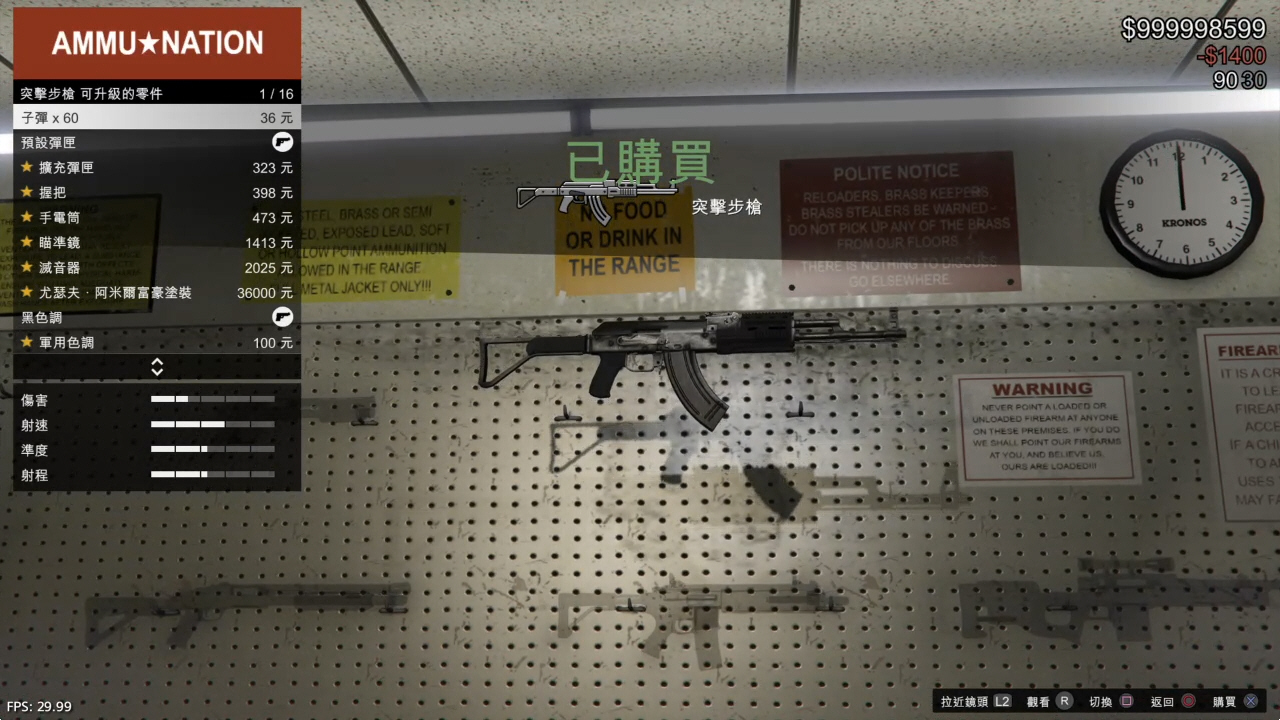The height and width of the screenshot is (720, 1280).
Task: Click the up-down scroll arrows below the list
Action: pyautogui.click(x=157, y=367)
